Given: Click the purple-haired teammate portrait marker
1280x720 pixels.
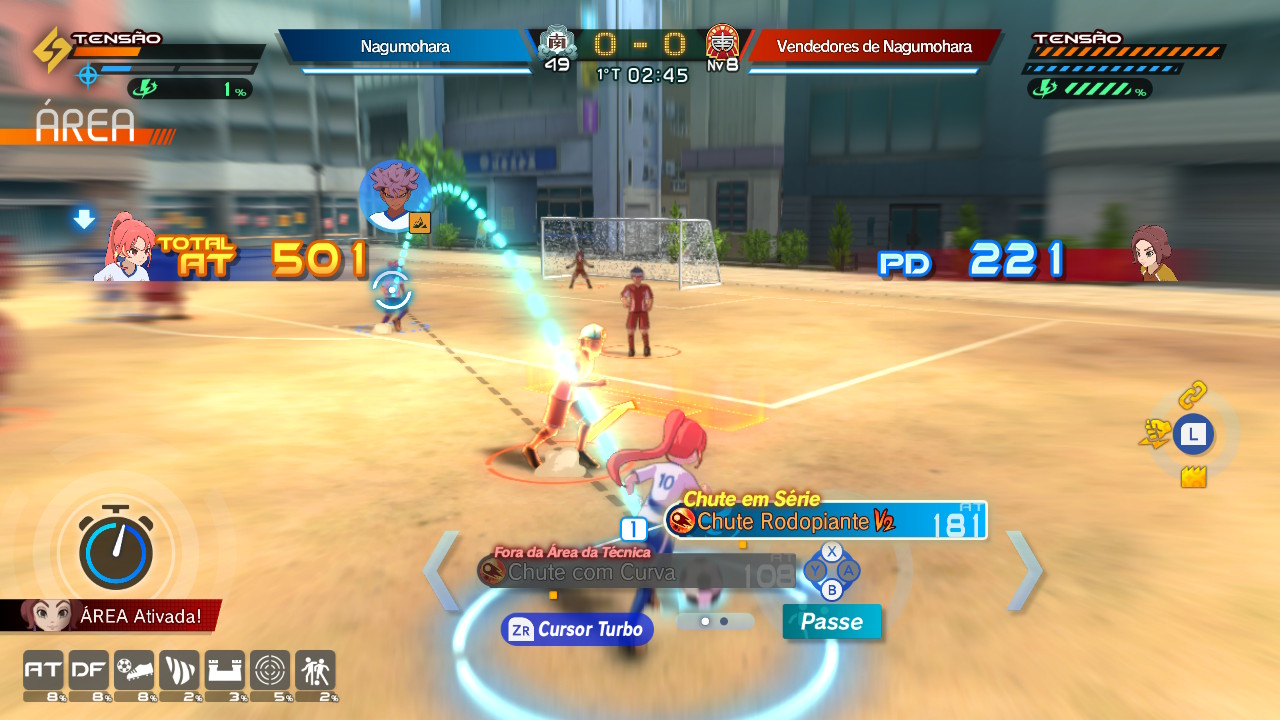Looking at the screenshot, I should [x=394, y=194].
